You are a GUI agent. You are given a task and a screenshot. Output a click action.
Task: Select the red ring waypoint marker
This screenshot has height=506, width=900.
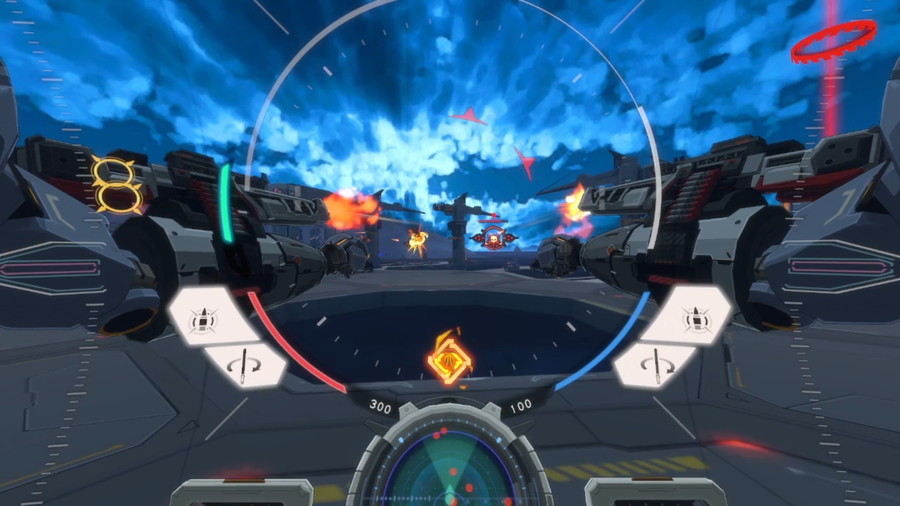pyautogui.click(x=832, y=40)
